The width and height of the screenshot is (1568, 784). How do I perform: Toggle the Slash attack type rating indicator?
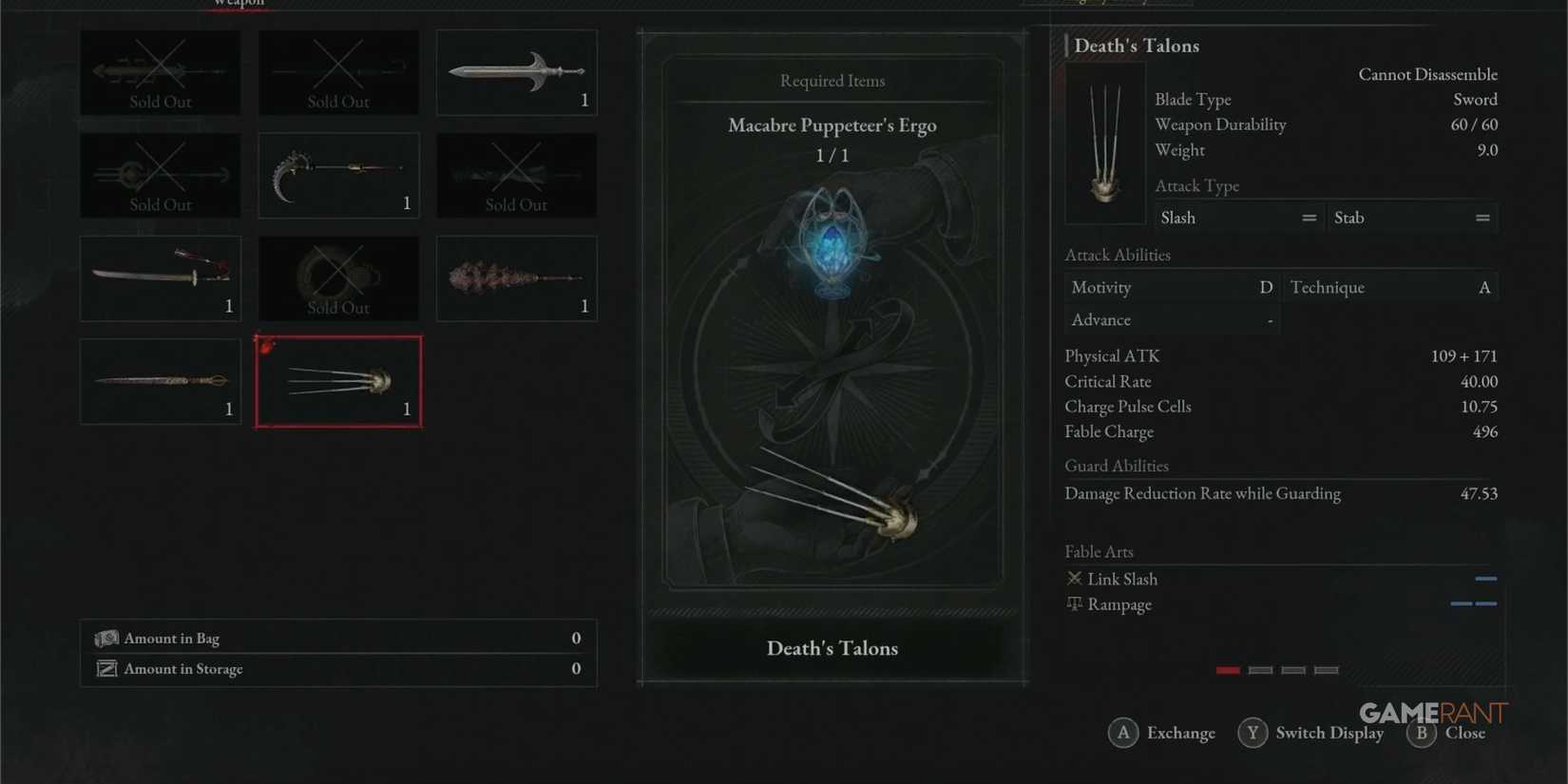1310,217
